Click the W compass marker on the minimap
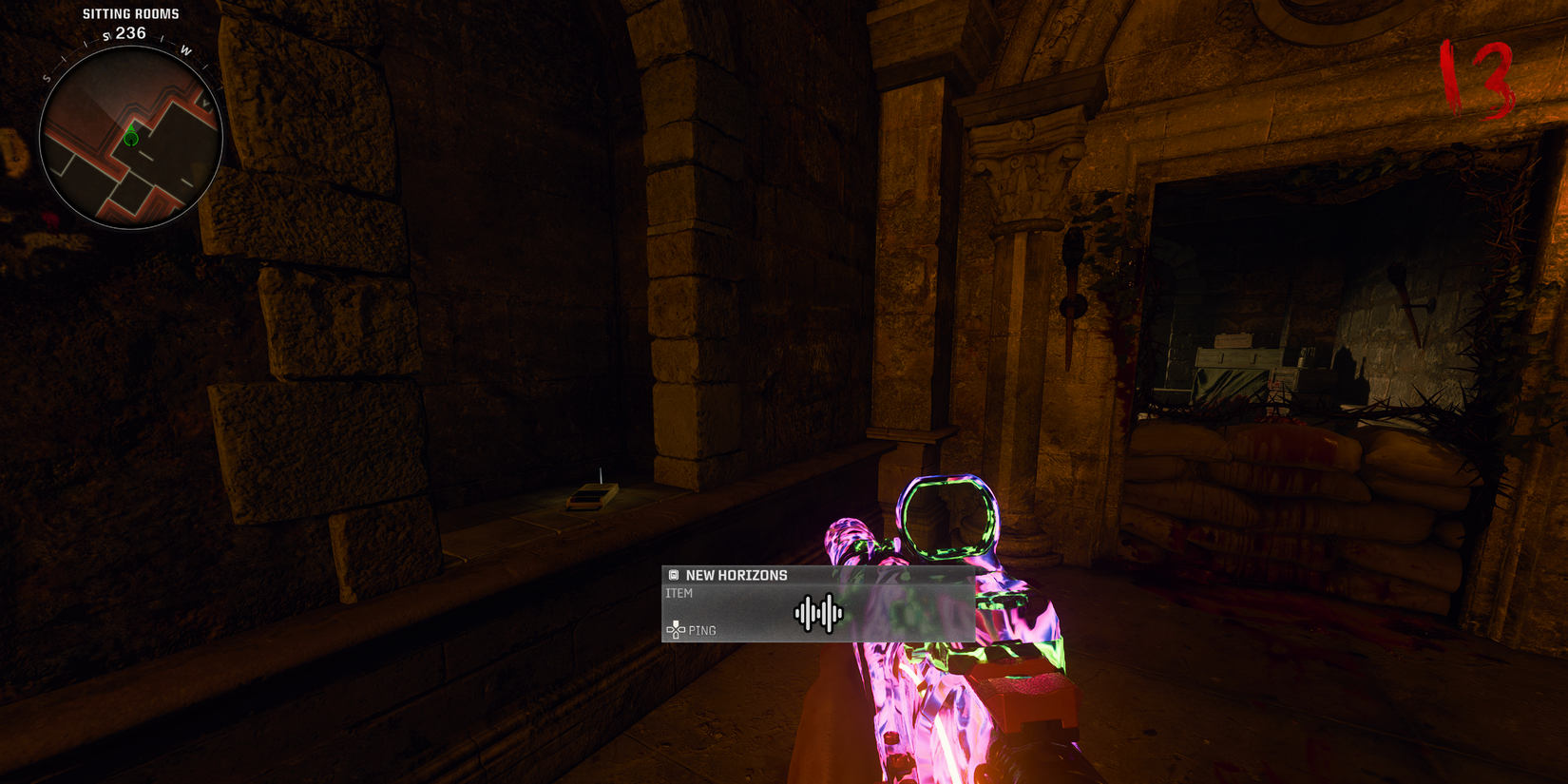 [184, 49]
